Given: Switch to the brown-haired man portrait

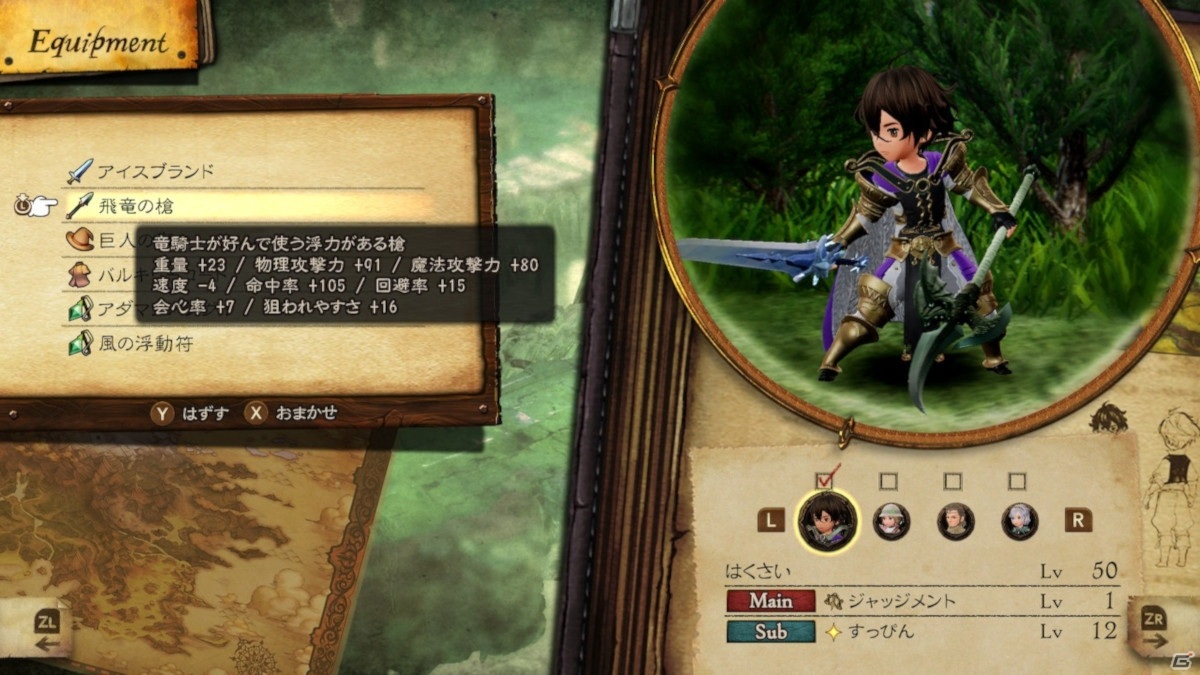Looking at the screenshot, I should tap(955, 521).
